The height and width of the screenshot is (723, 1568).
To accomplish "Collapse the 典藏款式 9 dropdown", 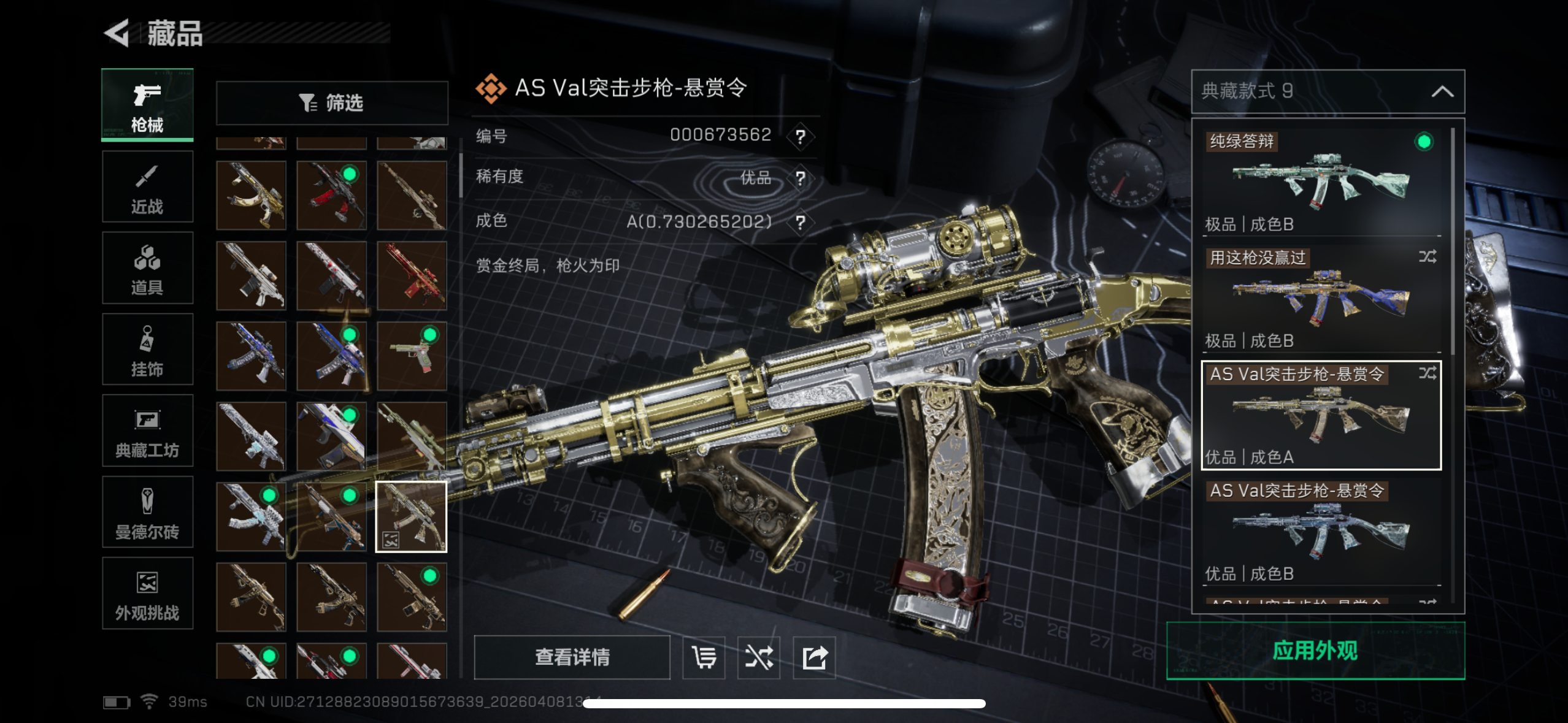I will [x=1442, y=92].
